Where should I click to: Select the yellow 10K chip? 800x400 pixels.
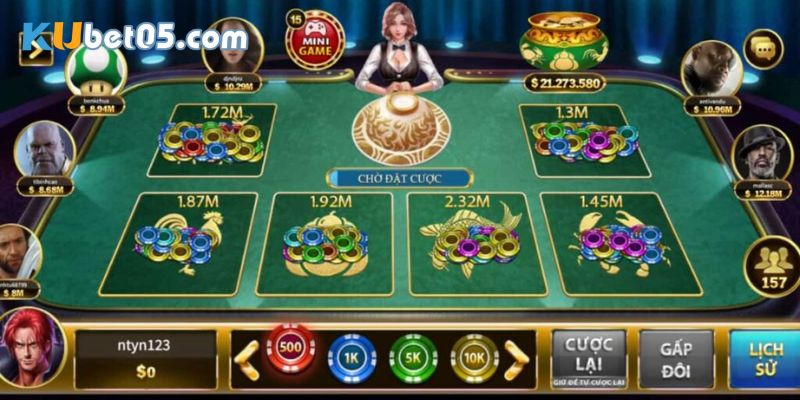(x=473, y=358)
